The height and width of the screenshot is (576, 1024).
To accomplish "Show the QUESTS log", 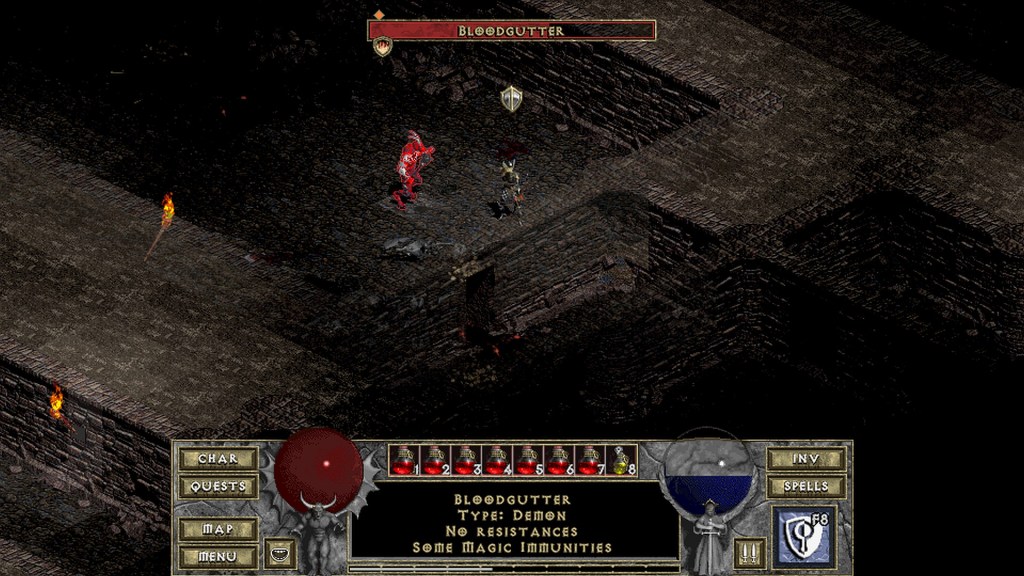I will [218, 487].
